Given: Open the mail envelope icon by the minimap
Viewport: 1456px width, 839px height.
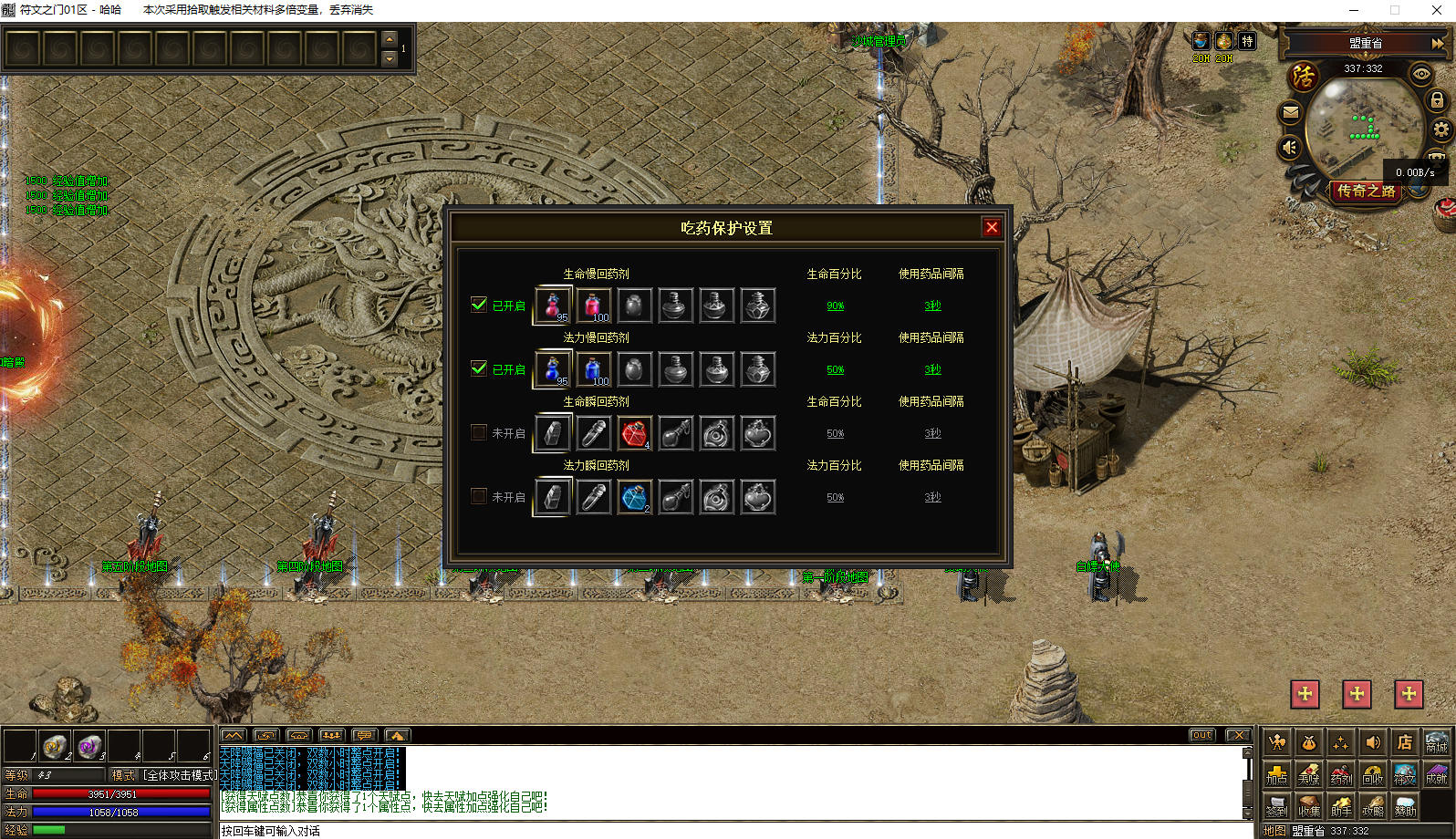Looking at the screenshot, I should (x=1290, y=113).
